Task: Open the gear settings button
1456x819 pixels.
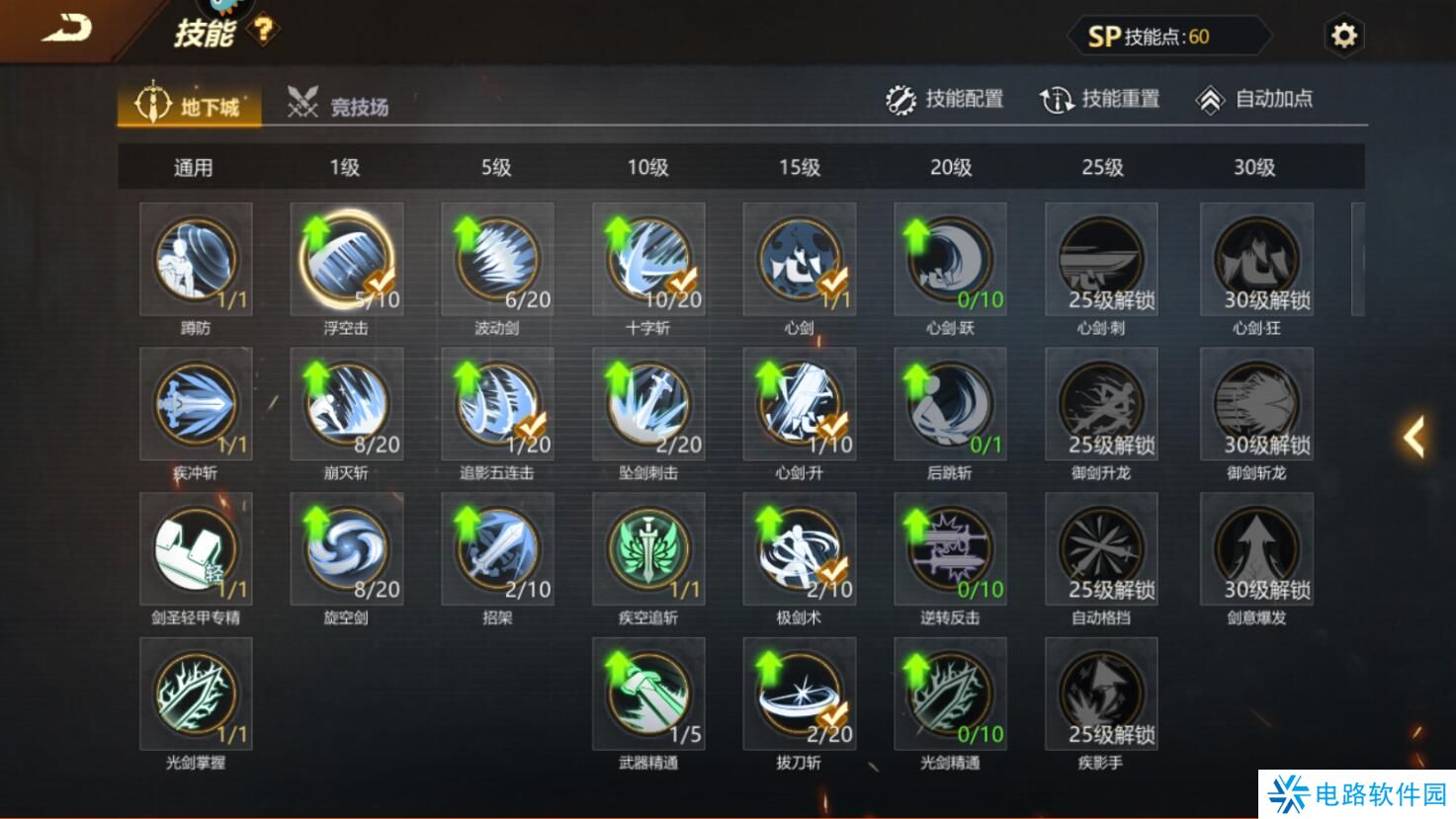Action: pos(1343,37)
